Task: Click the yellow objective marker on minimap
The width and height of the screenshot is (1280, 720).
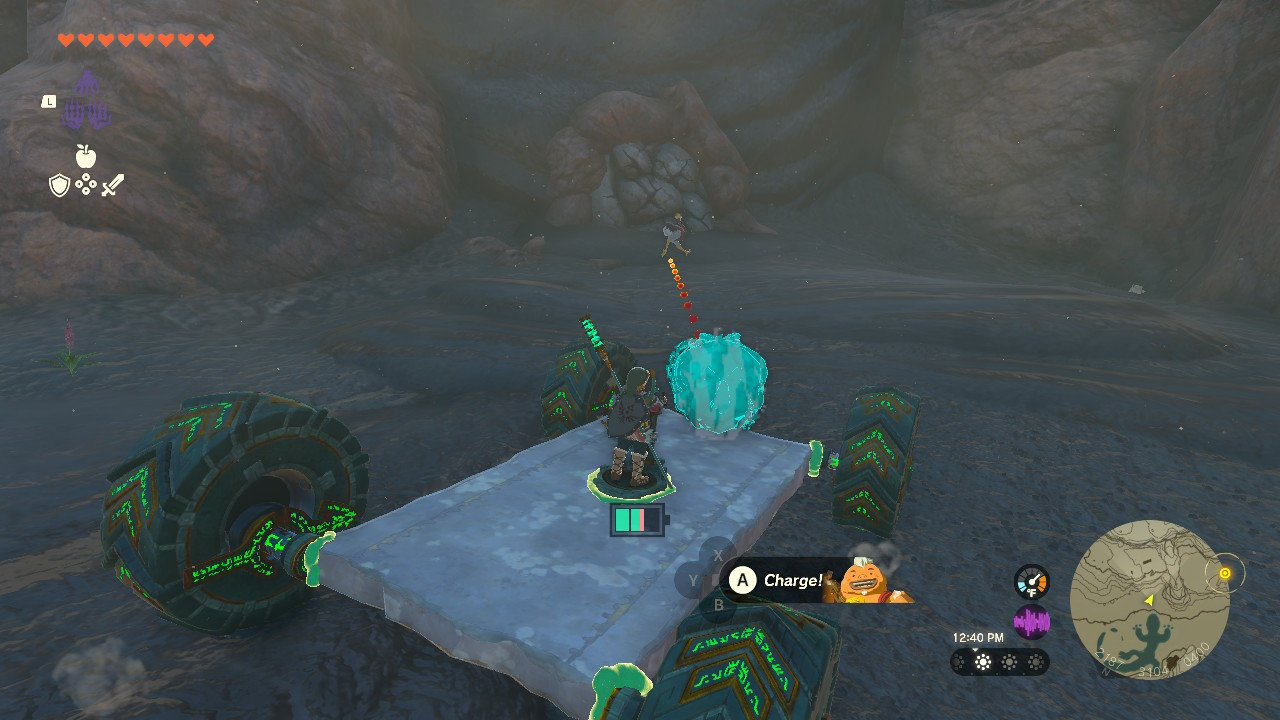Action: tap(1224, 574)
